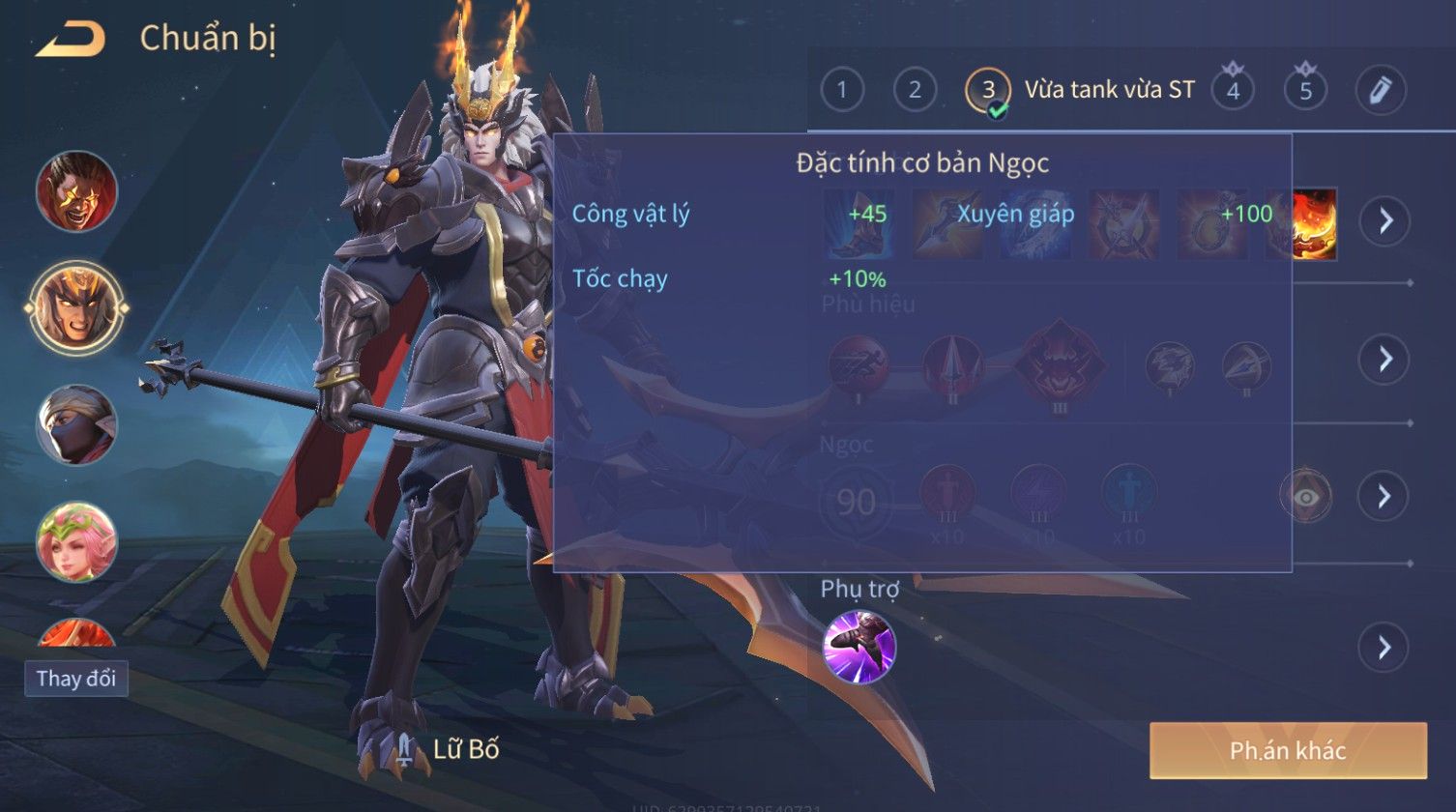The image size is (1456, 812).
Task: Switch to preset slot 2
Action: pyautogui.click(x=915, y=91)
